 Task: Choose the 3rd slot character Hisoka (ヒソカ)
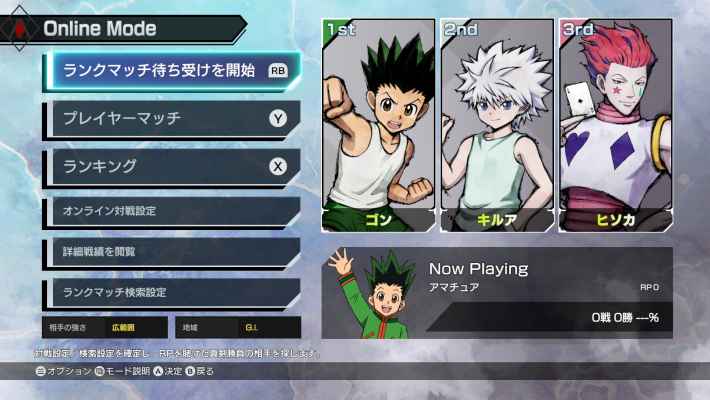[x=614, y=125]
